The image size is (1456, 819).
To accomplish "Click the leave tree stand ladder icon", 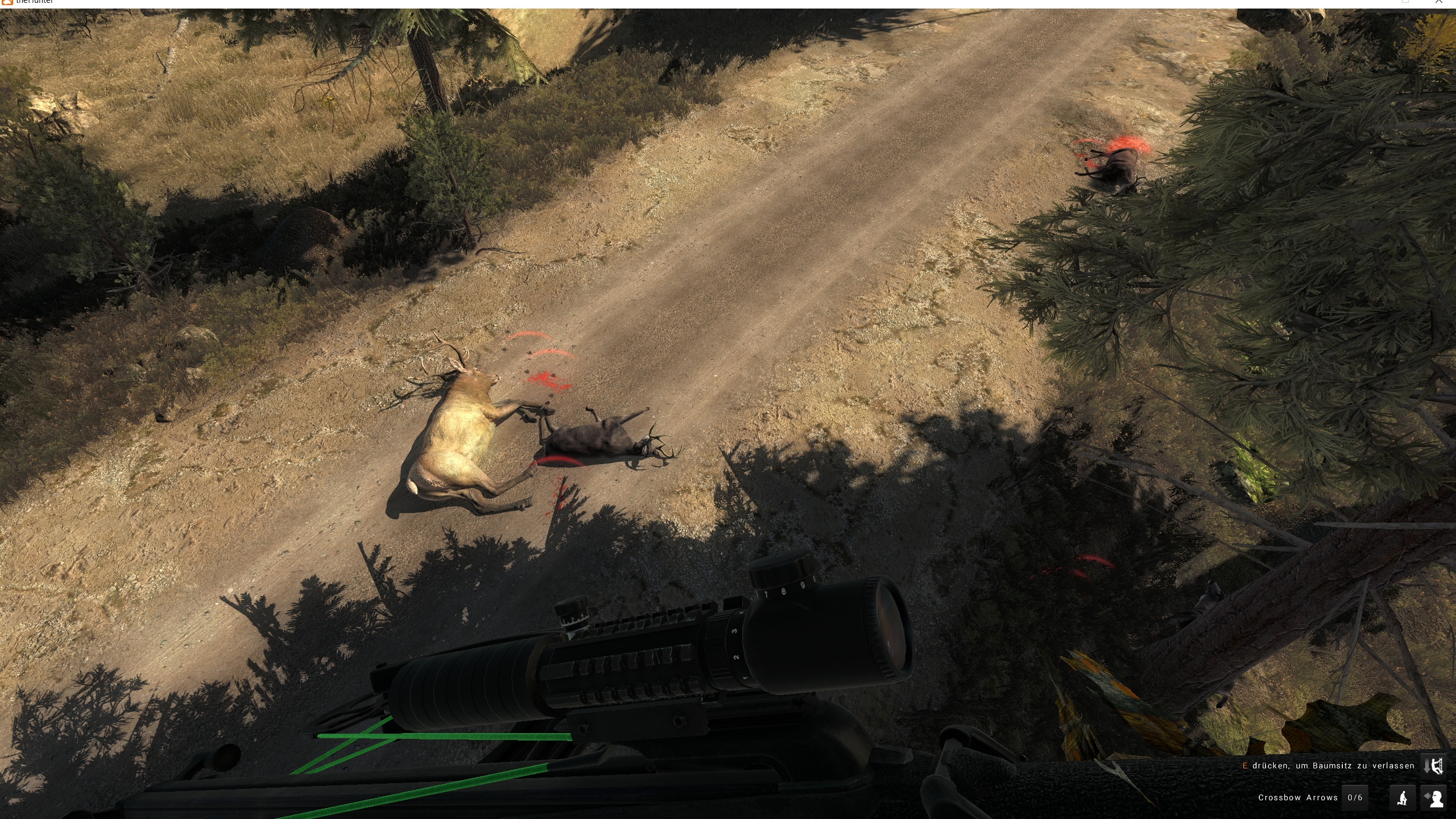I will [1433, 767].
